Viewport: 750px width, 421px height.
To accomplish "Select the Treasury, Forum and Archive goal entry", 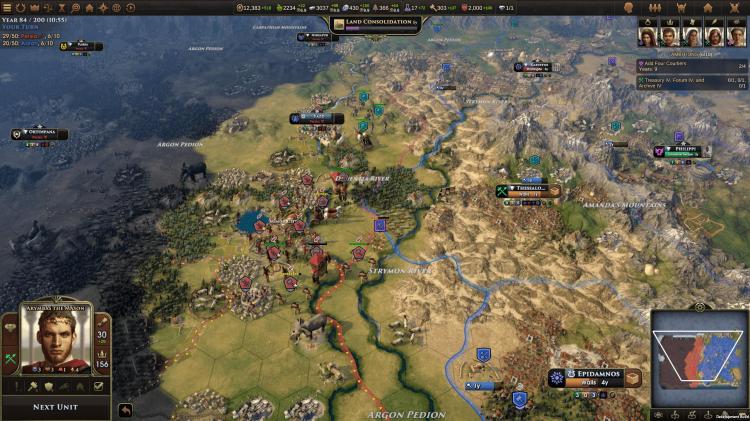I will point(690,81).
